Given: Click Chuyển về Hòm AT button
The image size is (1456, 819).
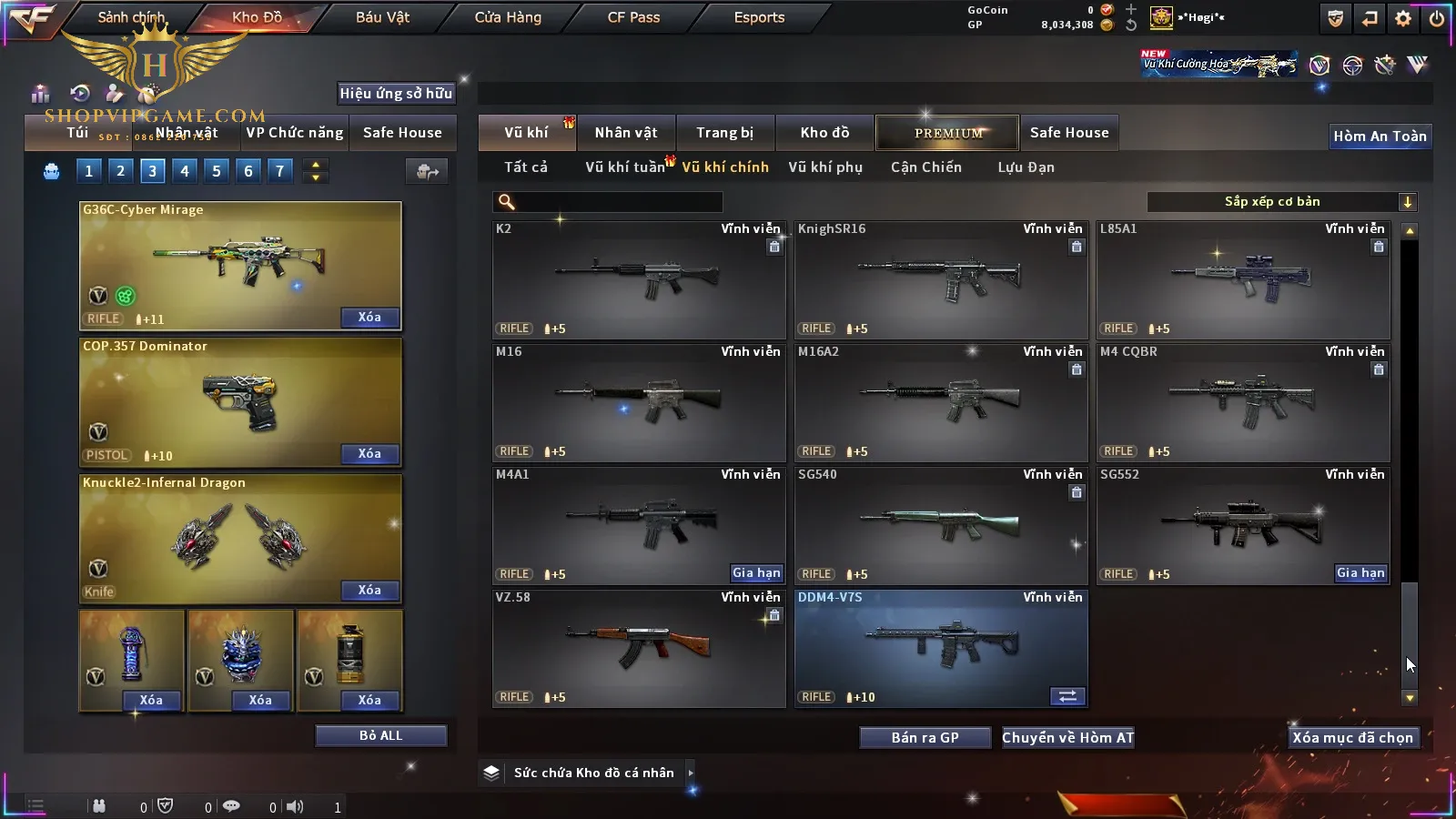Looking at the screenshot, I should (1068, 738).
